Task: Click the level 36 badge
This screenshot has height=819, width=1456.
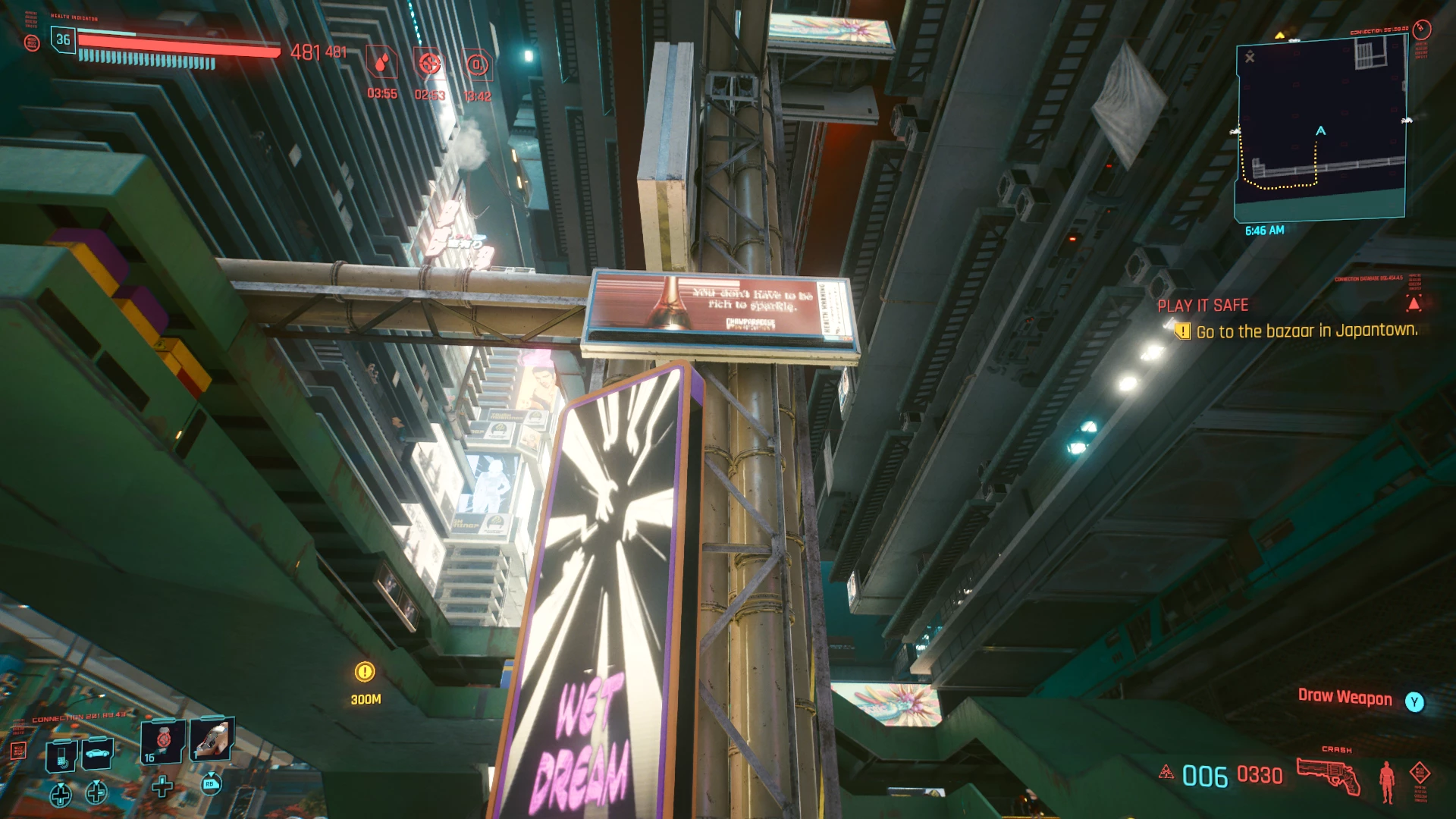Action: click(63, 39)
